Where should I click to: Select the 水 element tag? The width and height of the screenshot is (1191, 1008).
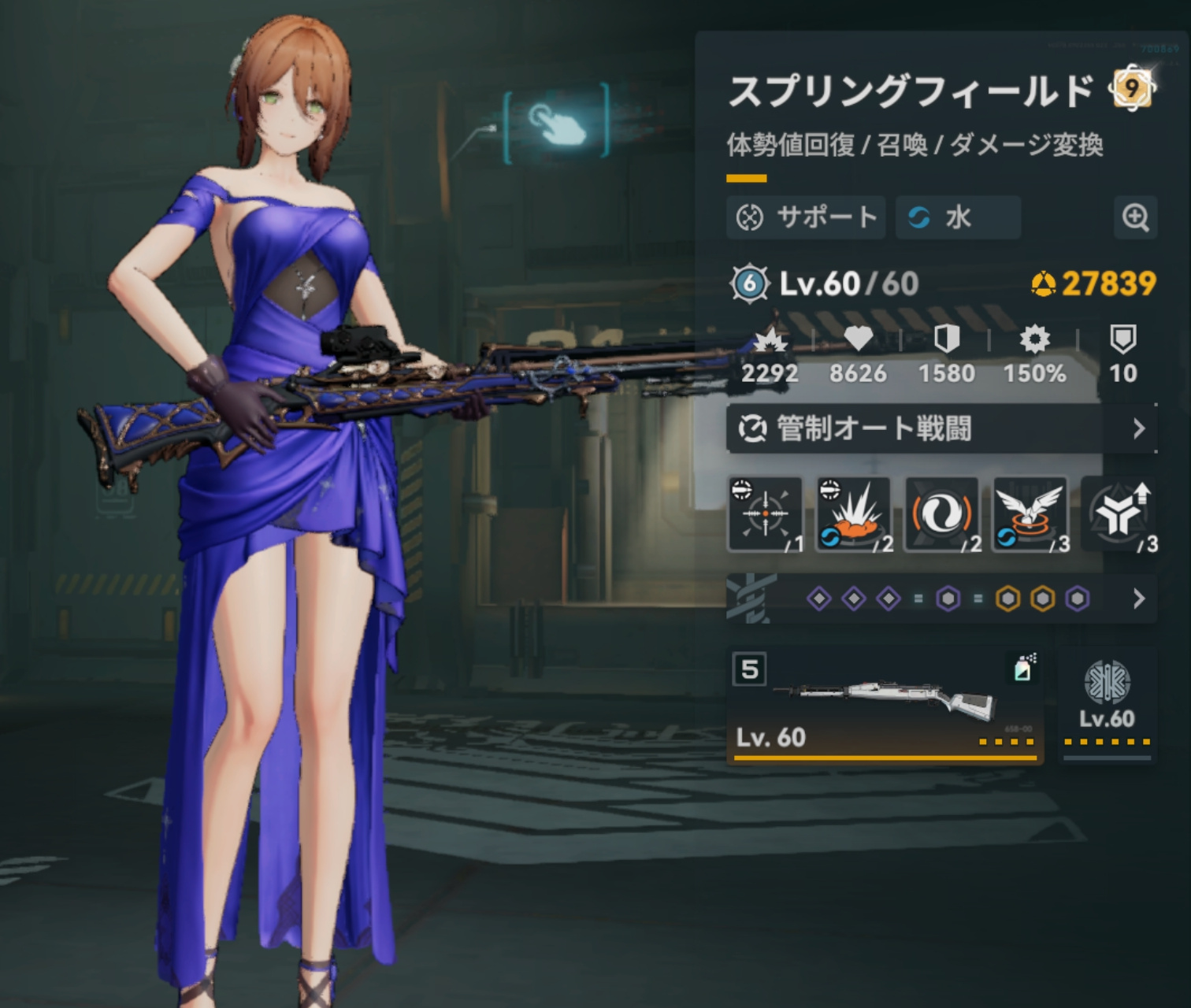[958, 217]
